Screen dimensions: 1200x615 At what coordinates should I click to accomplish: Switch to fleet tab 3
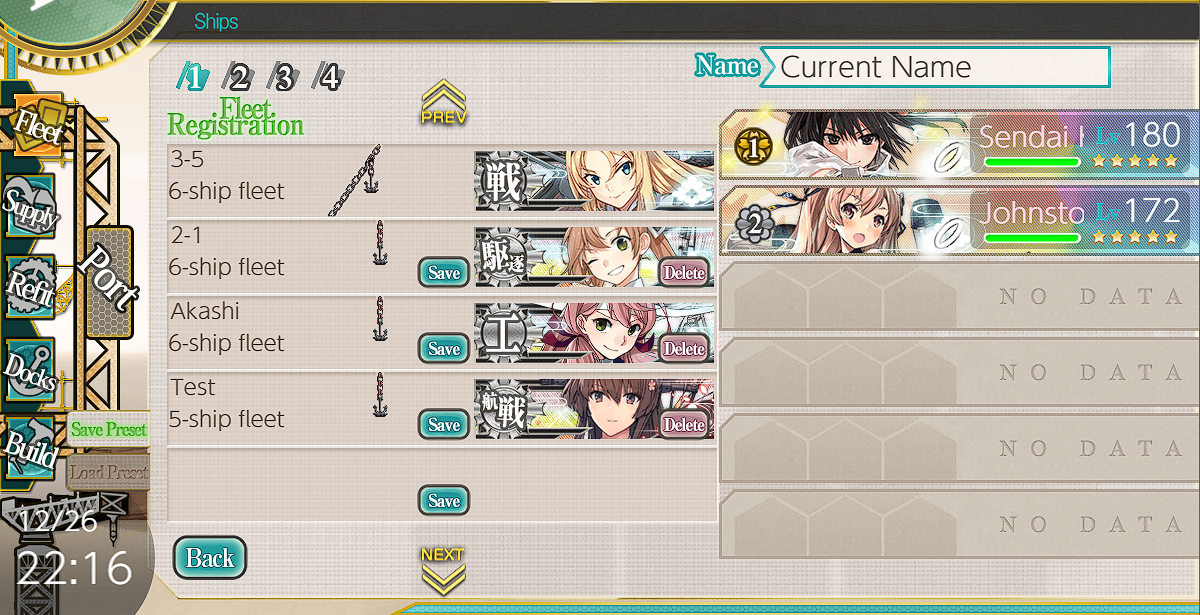284,76
